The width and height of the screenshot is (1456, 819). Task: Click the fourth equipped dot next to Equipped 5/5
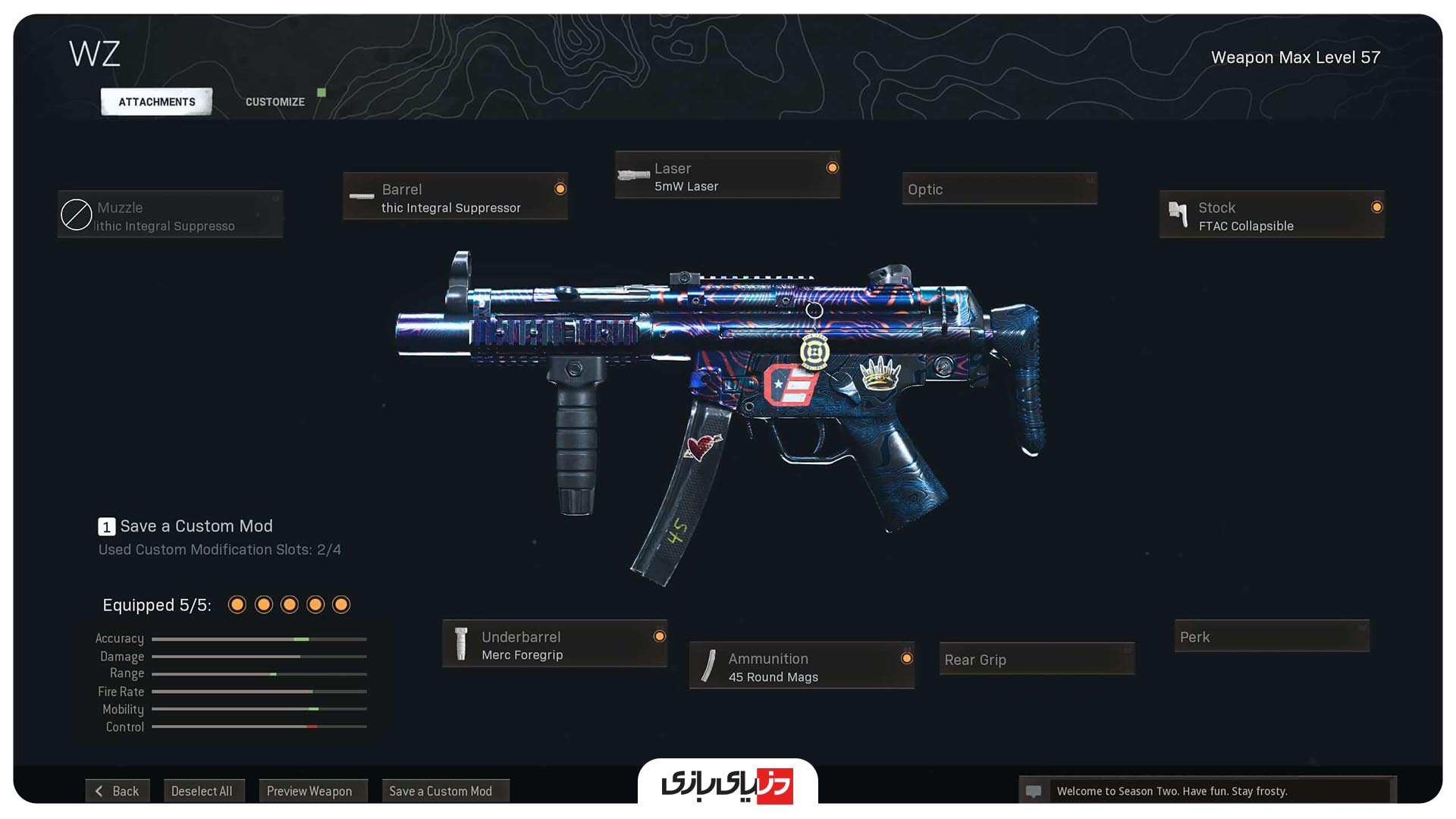315,604
